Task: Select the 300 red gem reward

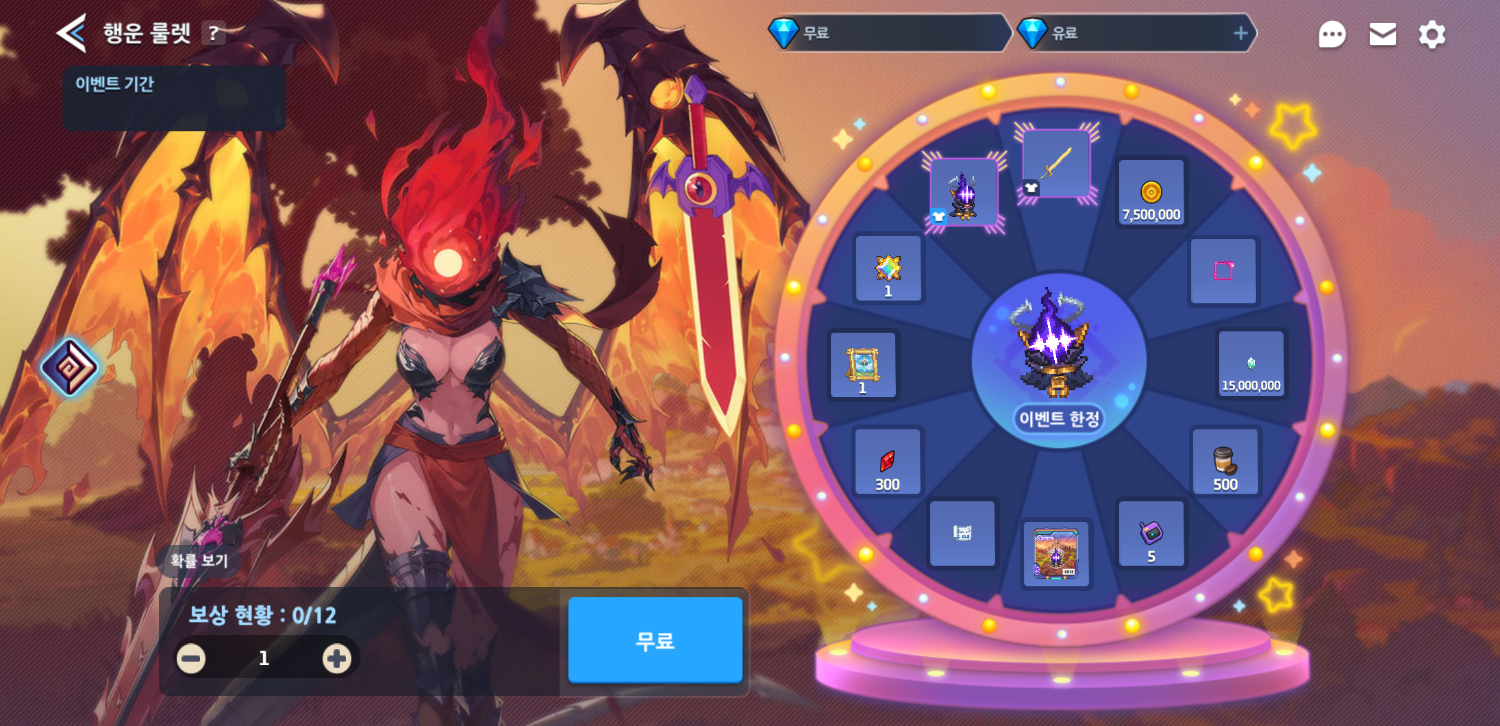Action: (887, 463)
